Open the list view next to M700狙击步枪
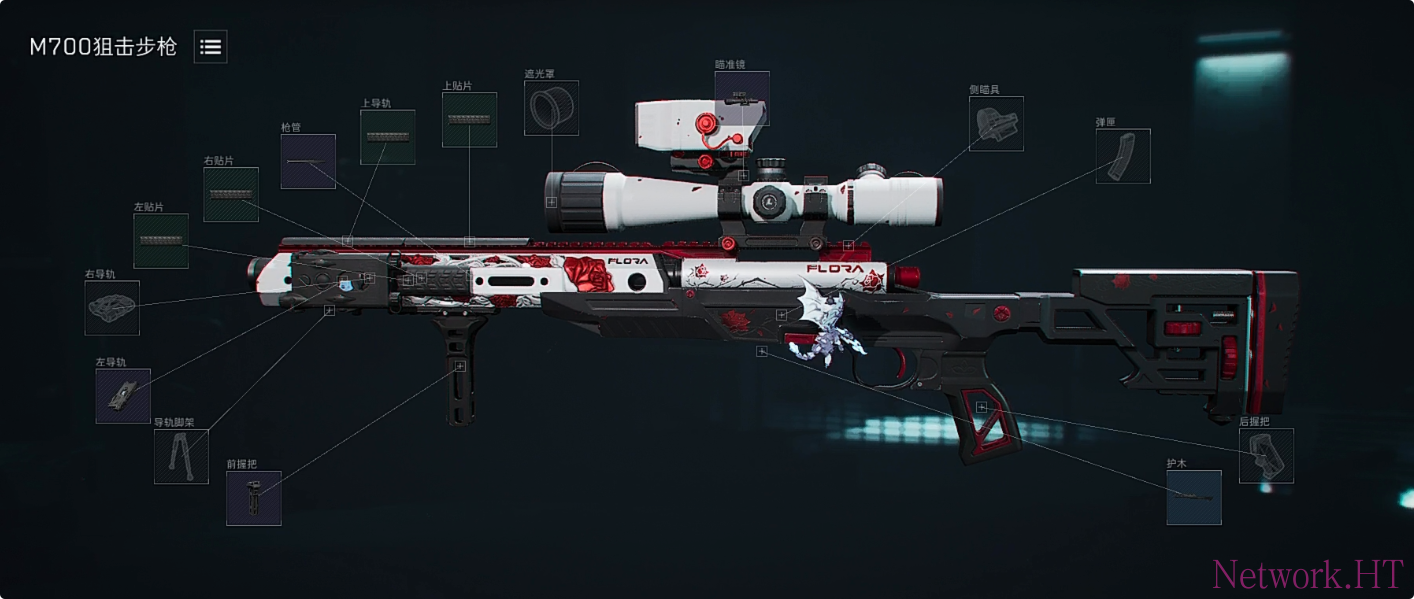This screenshot has width=1414, height=599. click(x=210, y=46)
